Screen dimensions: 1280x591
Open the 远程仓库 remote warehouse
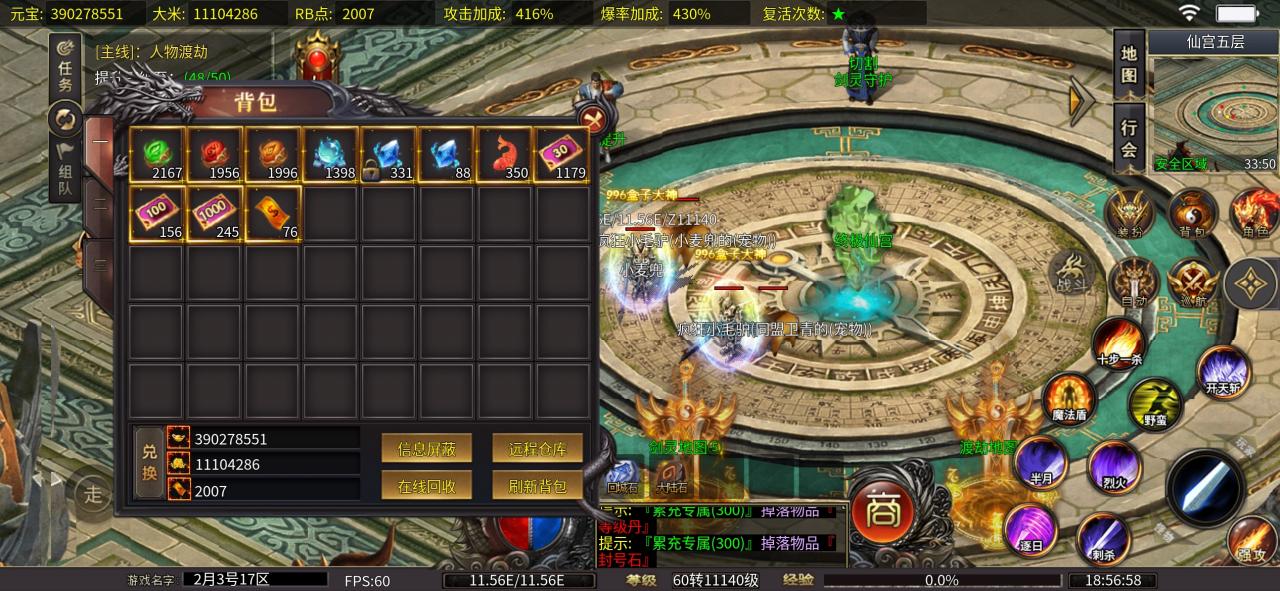[x=537, y=449]
